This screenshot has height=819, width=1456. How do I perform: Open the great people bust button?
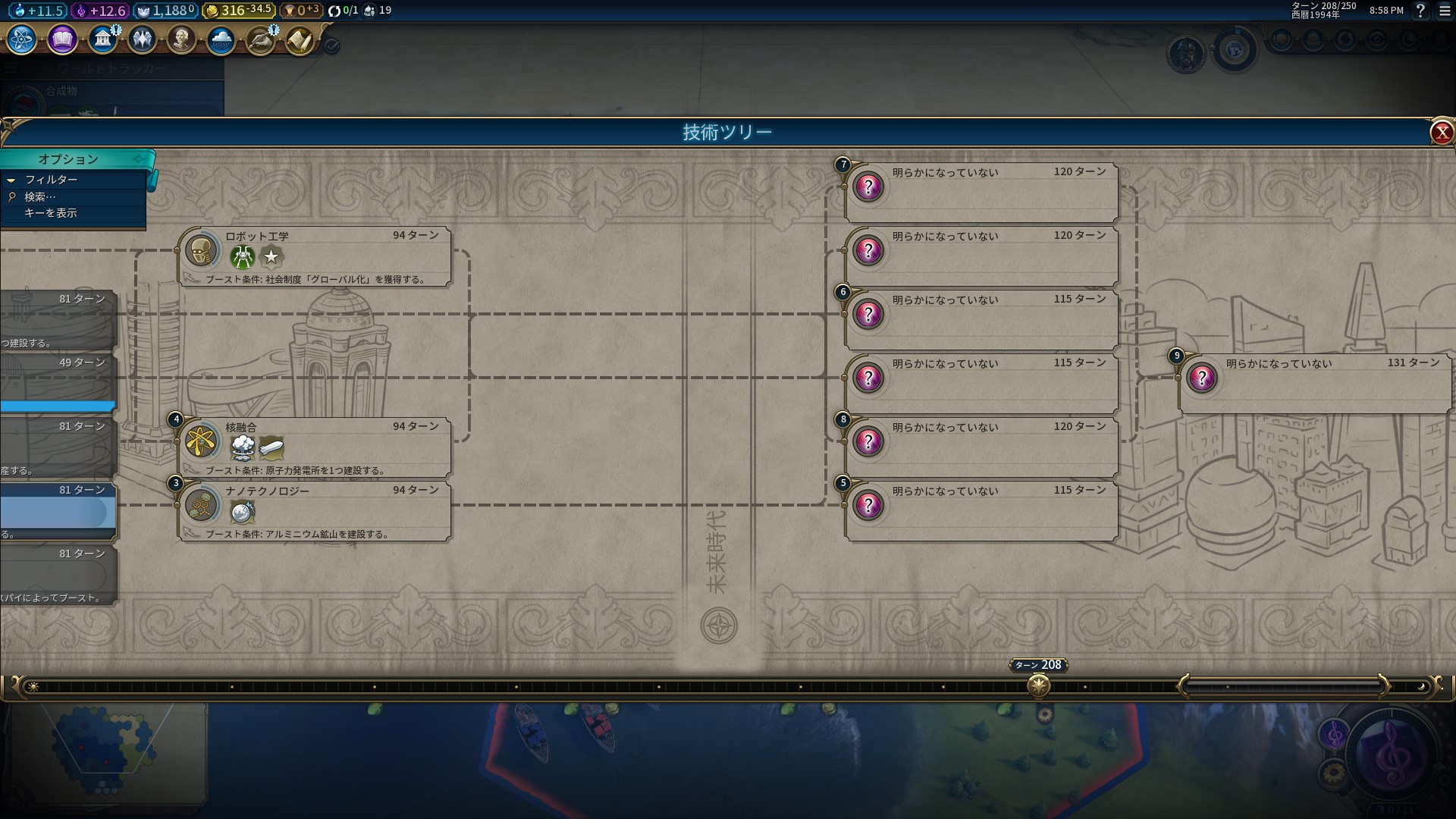[181, 39]
